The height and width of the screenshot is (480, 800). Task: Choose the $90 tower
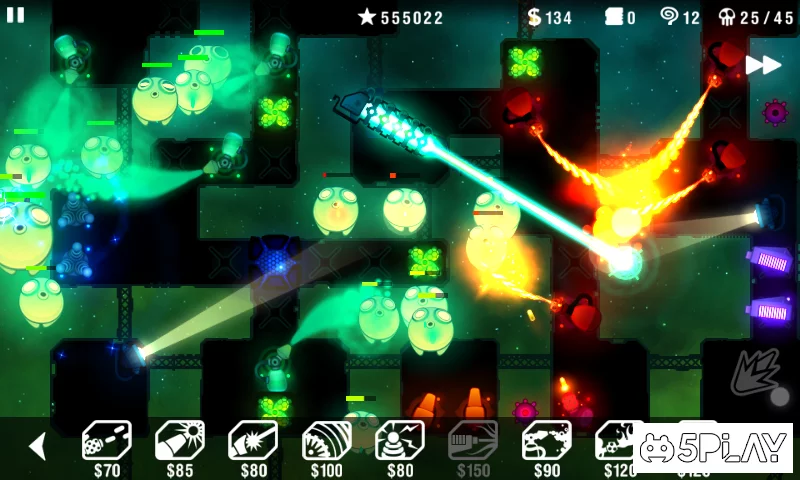point(547,442)
